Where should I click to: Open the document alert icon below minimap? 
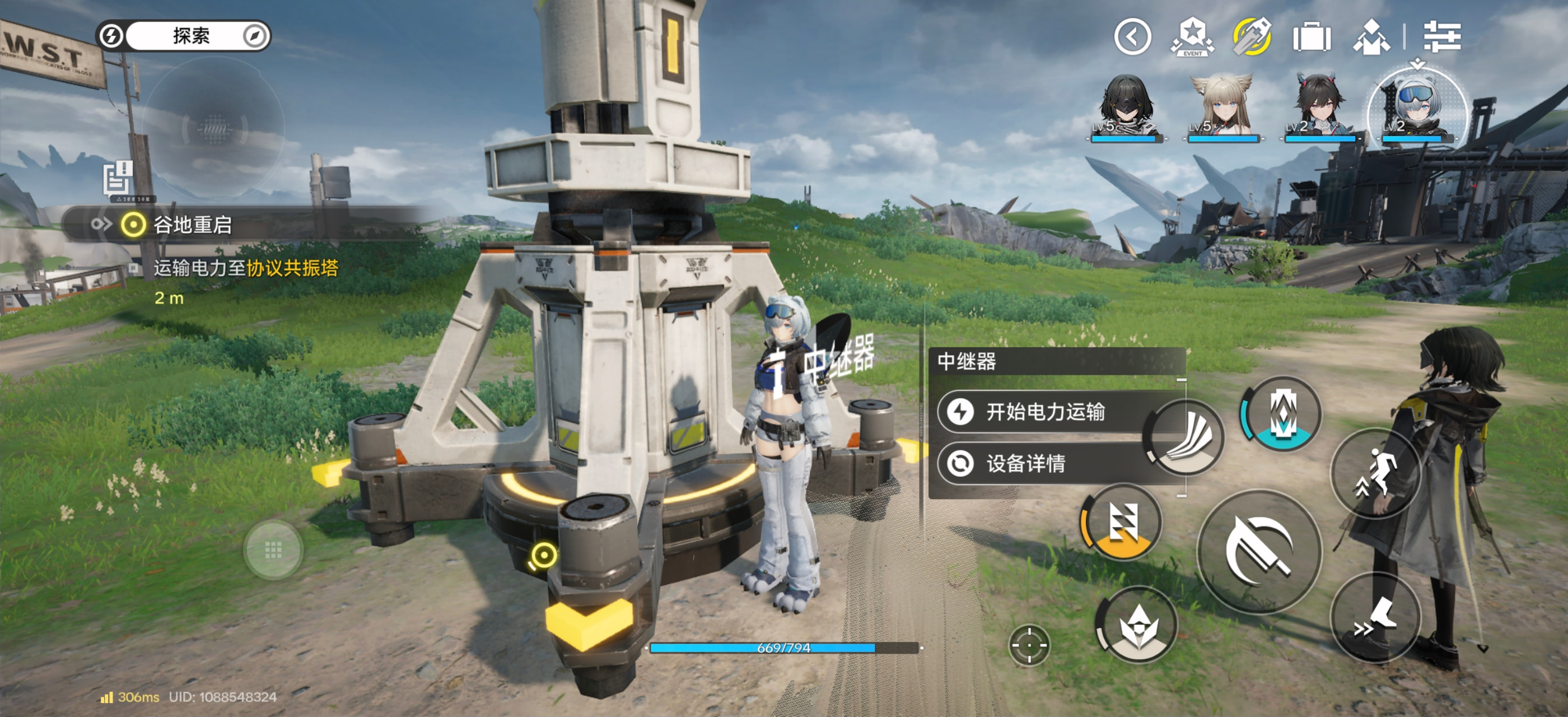coord(117,178)
